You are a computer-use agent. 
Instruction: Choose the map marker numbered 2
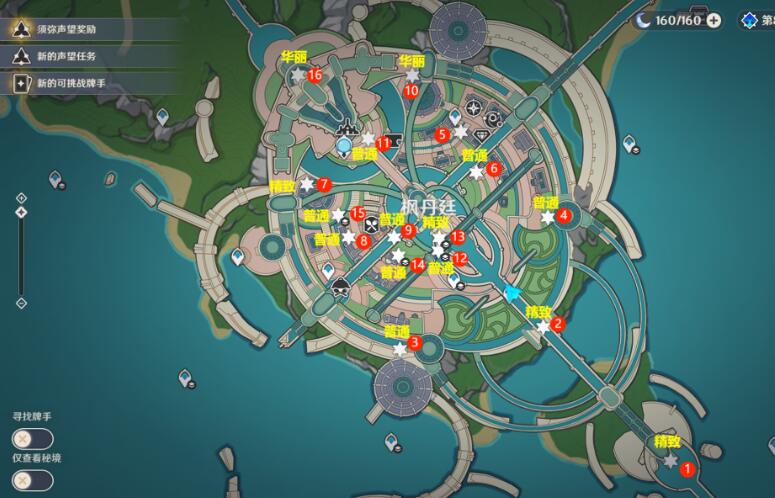click(559, 324)
